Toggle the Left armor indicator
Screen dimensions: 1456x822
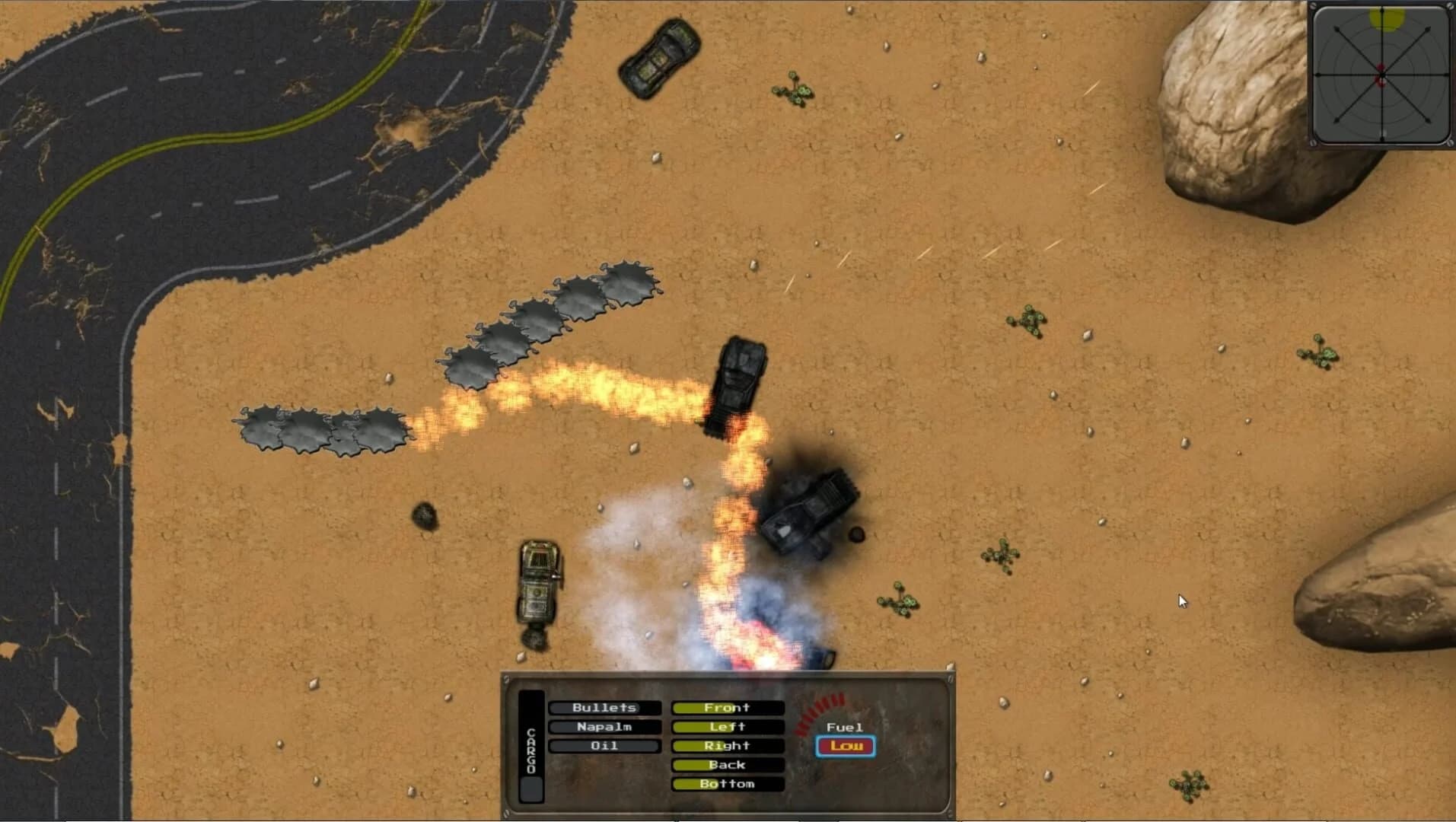(726, 726)
